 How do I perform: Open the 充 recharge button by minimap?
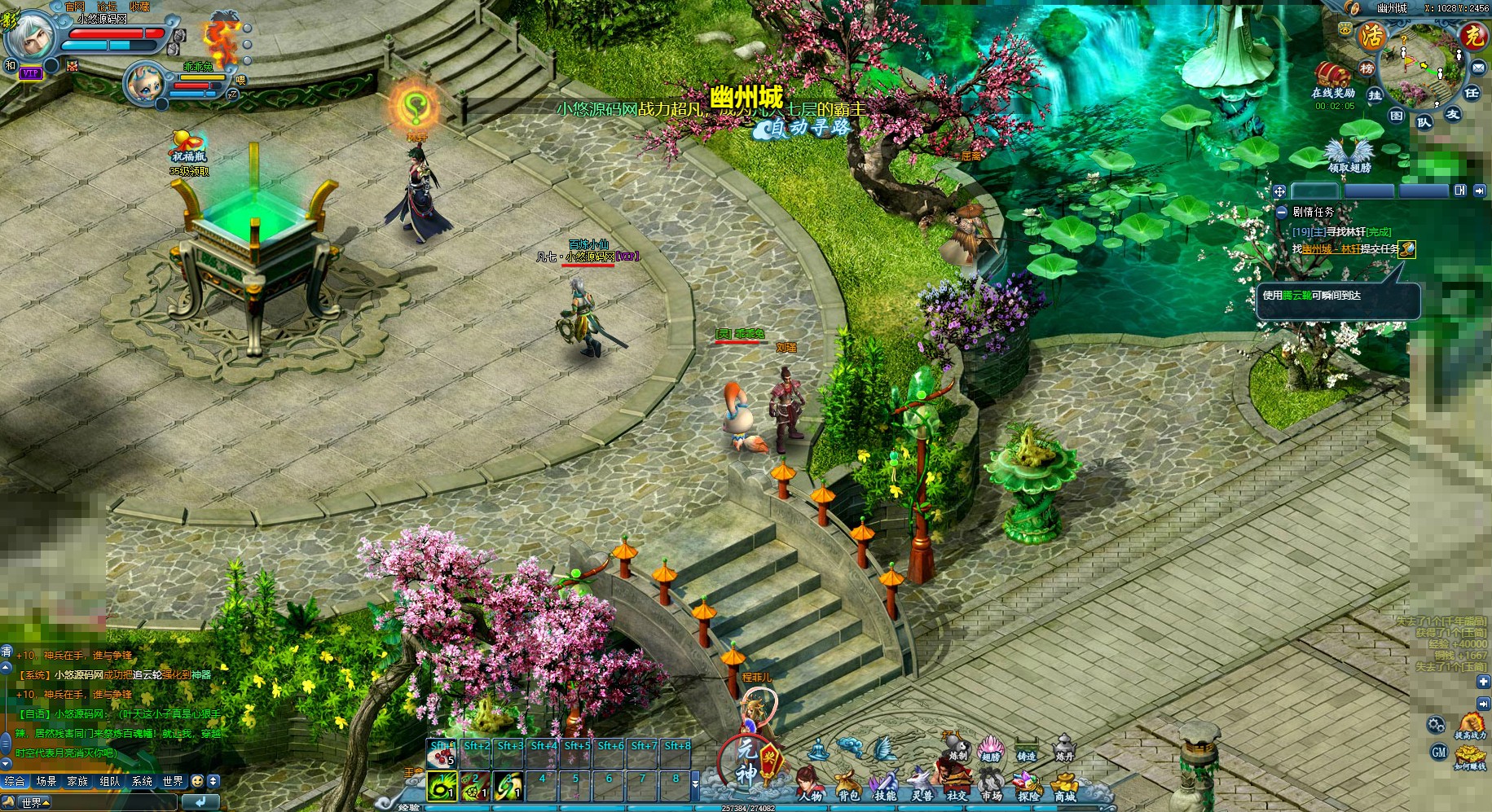(x=1472, y=35)
